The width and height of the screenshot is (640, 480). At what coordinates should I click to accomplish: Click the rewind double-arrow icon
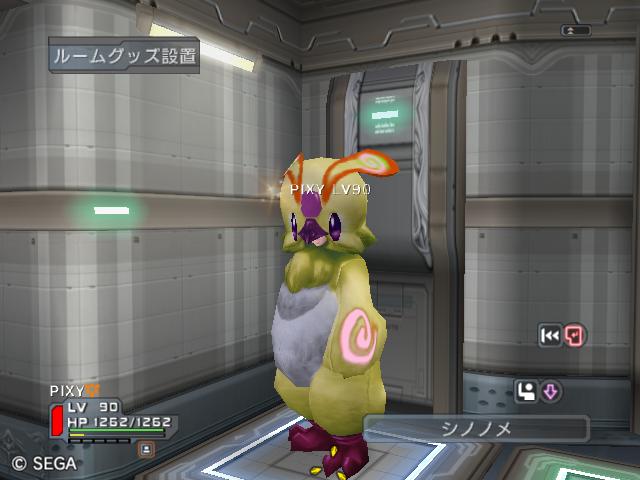coord(550,336)
